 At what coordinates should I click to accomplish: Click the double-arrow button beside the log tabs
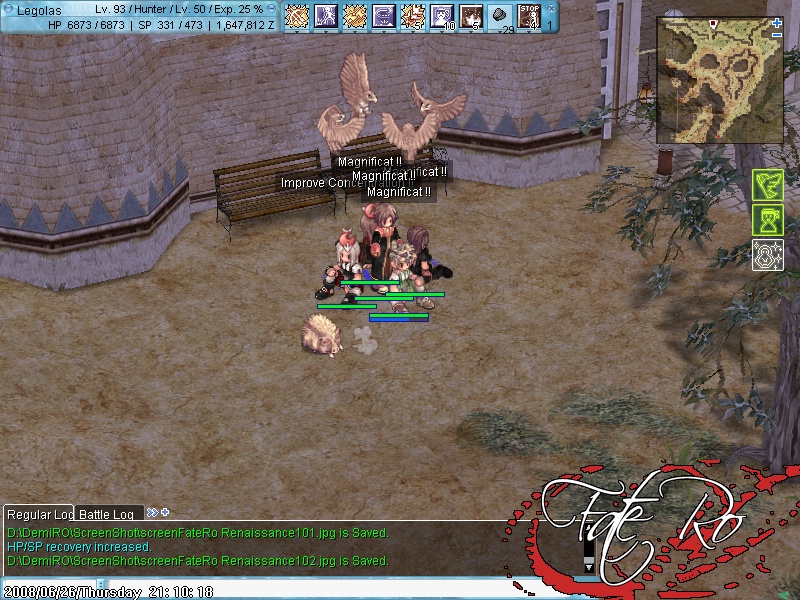(152, 512)
